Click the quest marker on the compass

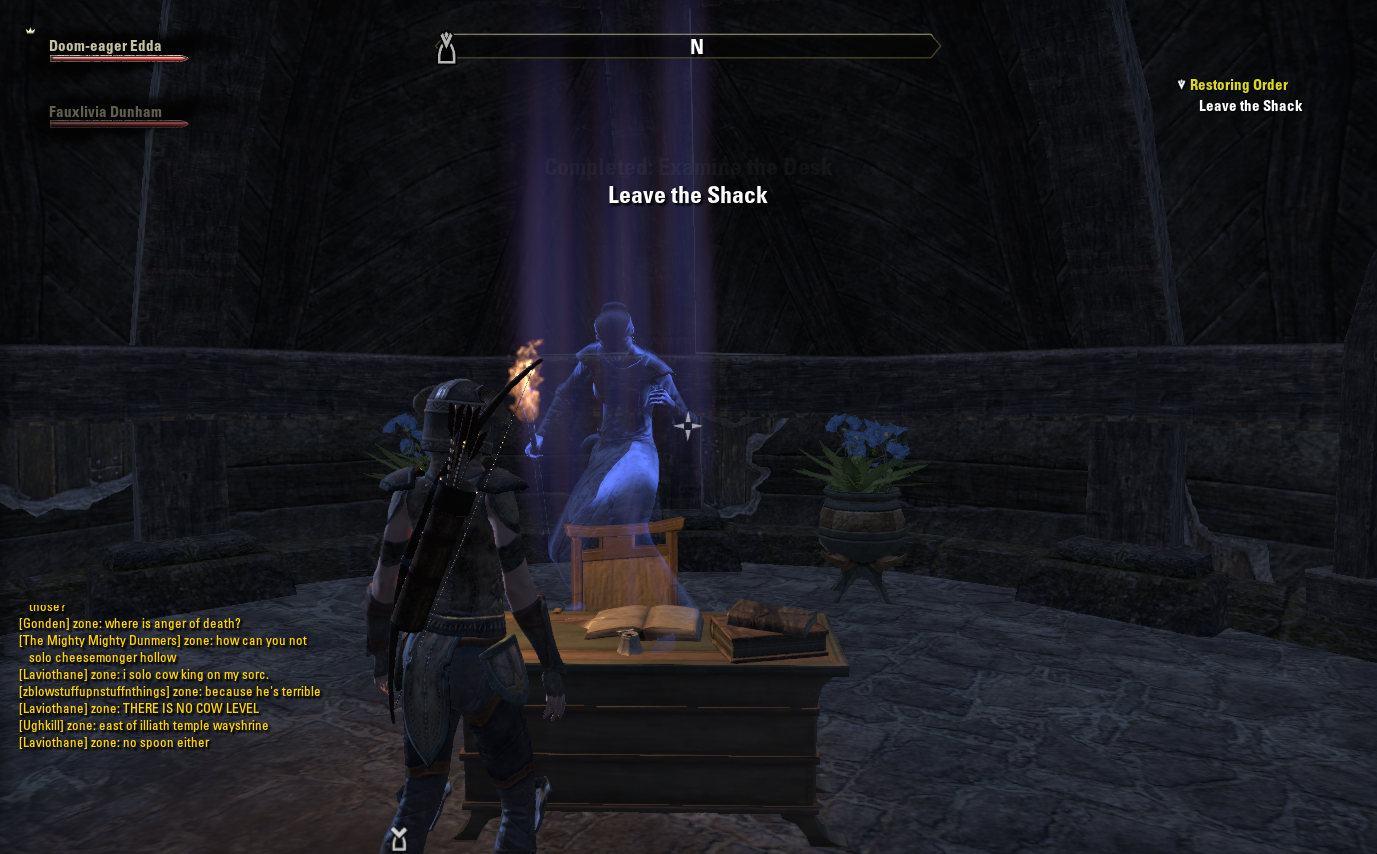(x=447, y=48)
